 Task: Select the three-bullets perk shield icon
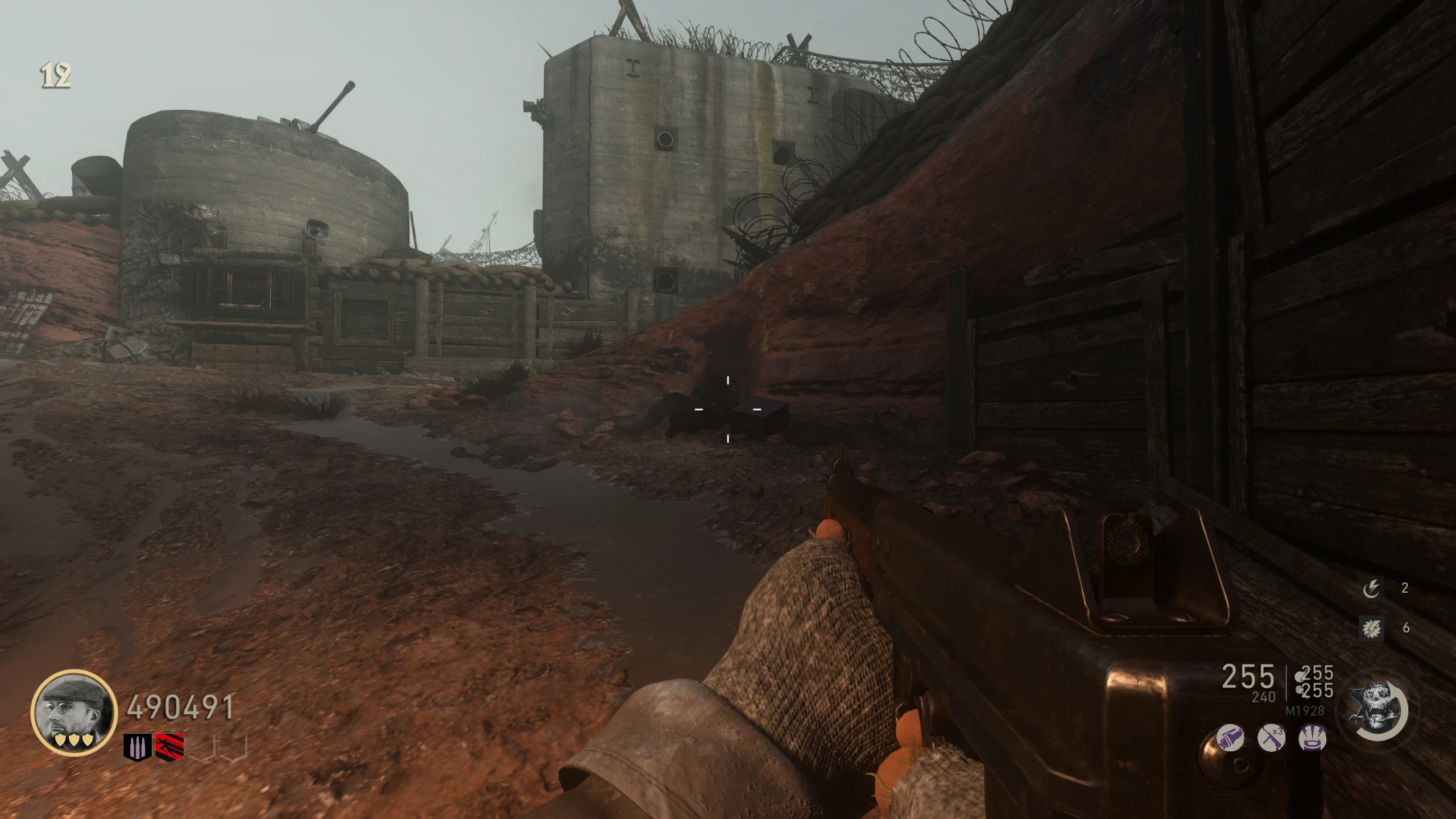tap(137, 747)
